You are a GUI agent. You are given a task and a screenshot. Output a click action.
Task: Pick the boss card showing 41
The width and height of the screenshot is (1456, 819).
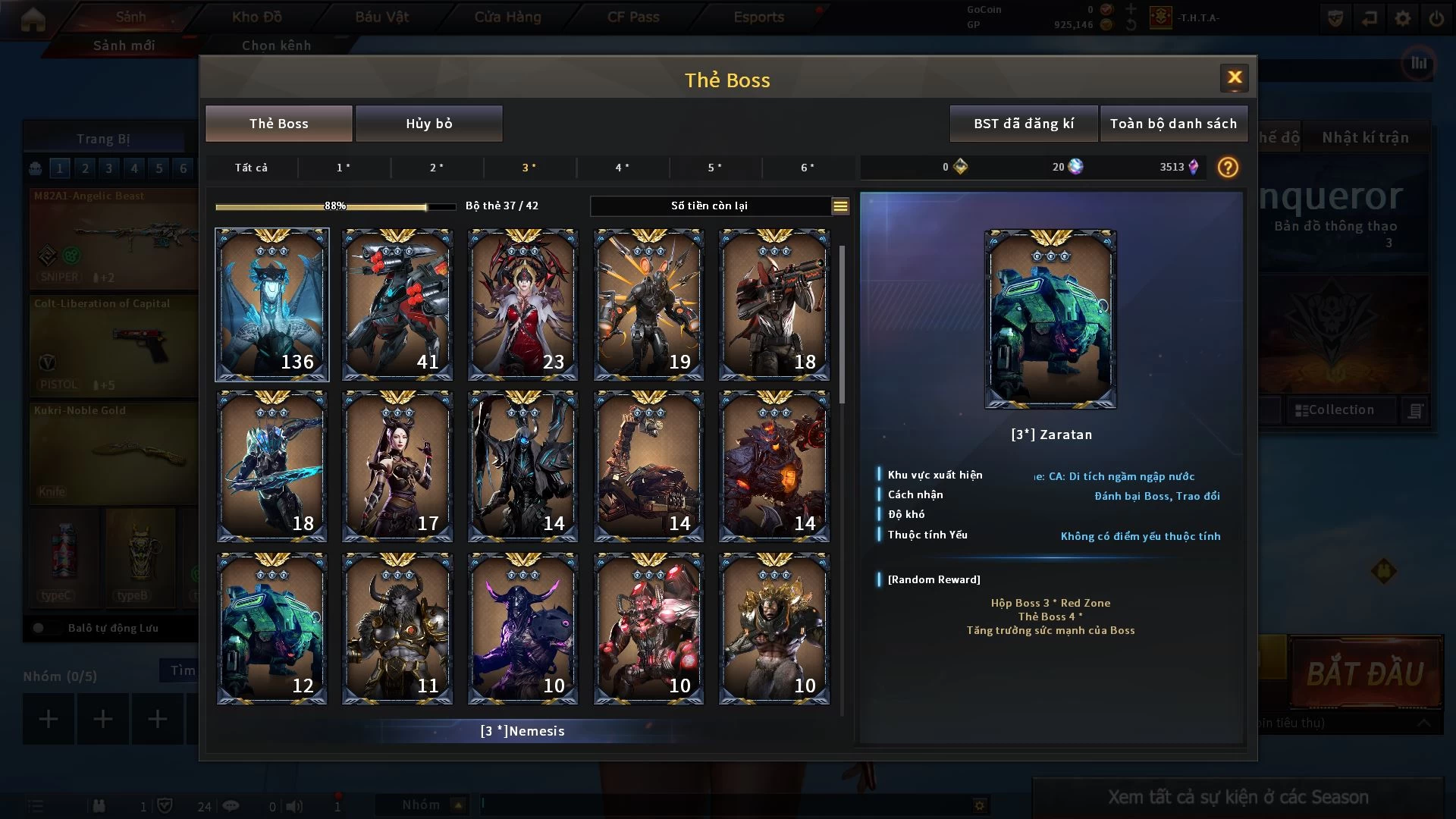(397, 304)
